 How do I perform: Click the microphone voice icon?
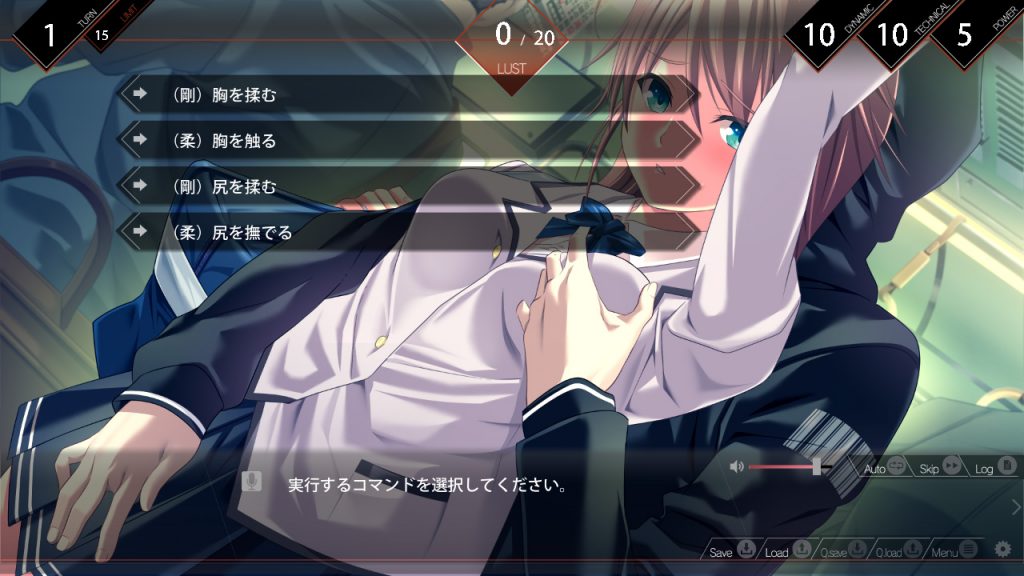click(251, 482)
